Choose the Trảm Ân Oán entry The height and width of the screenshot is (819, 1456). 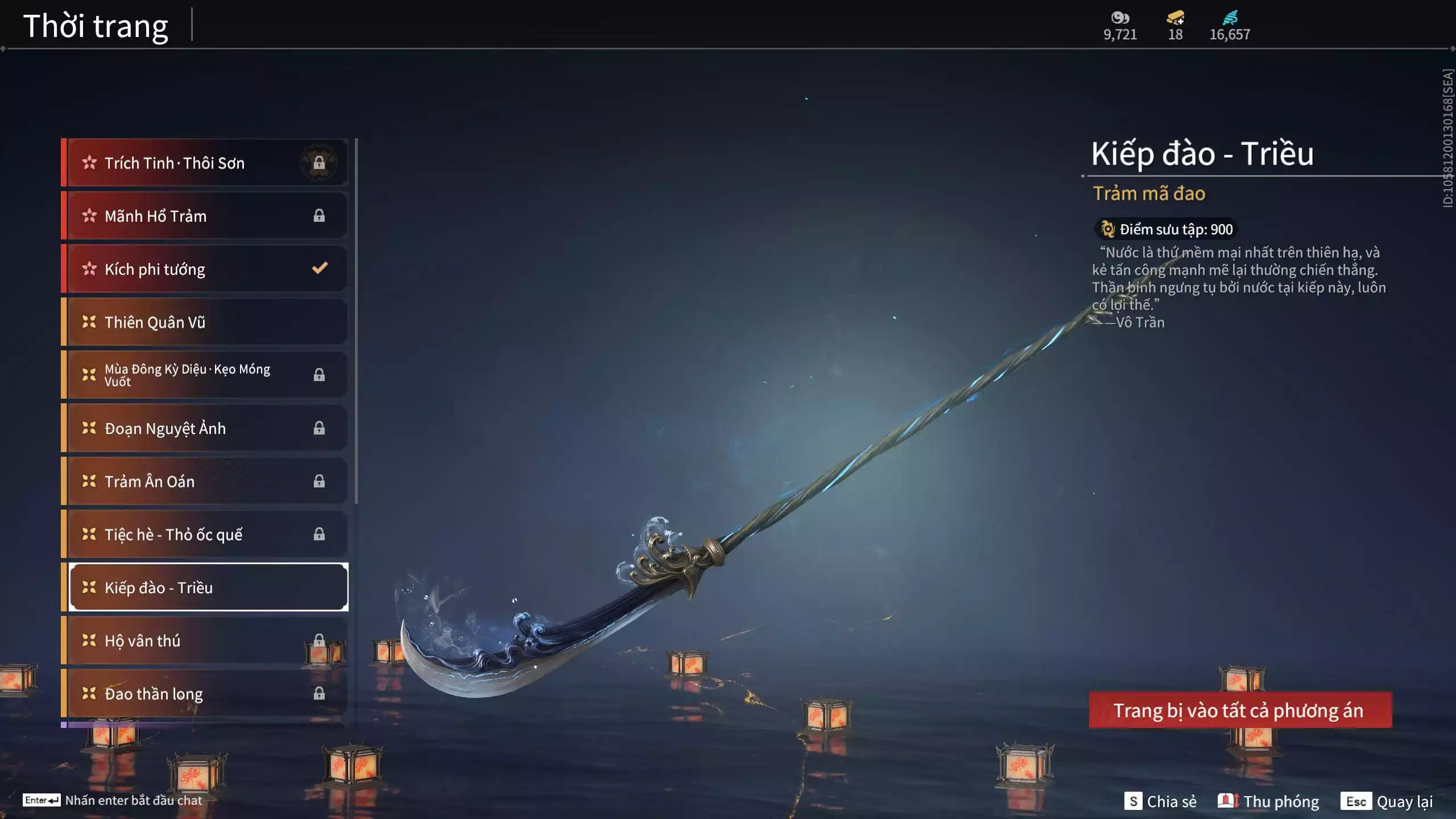[x=205, y=481]
